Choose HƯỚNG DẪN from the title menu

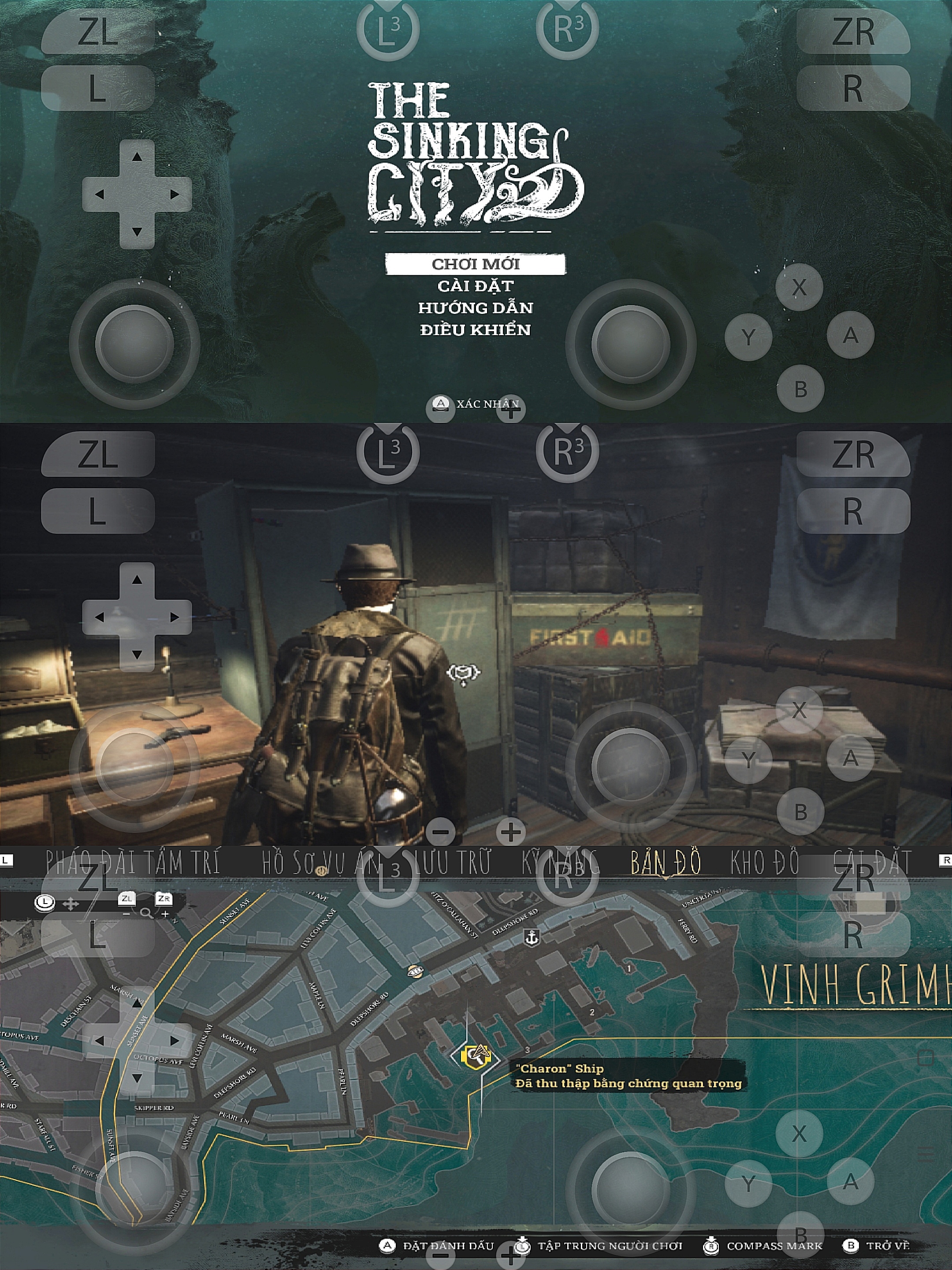[475, 308]
